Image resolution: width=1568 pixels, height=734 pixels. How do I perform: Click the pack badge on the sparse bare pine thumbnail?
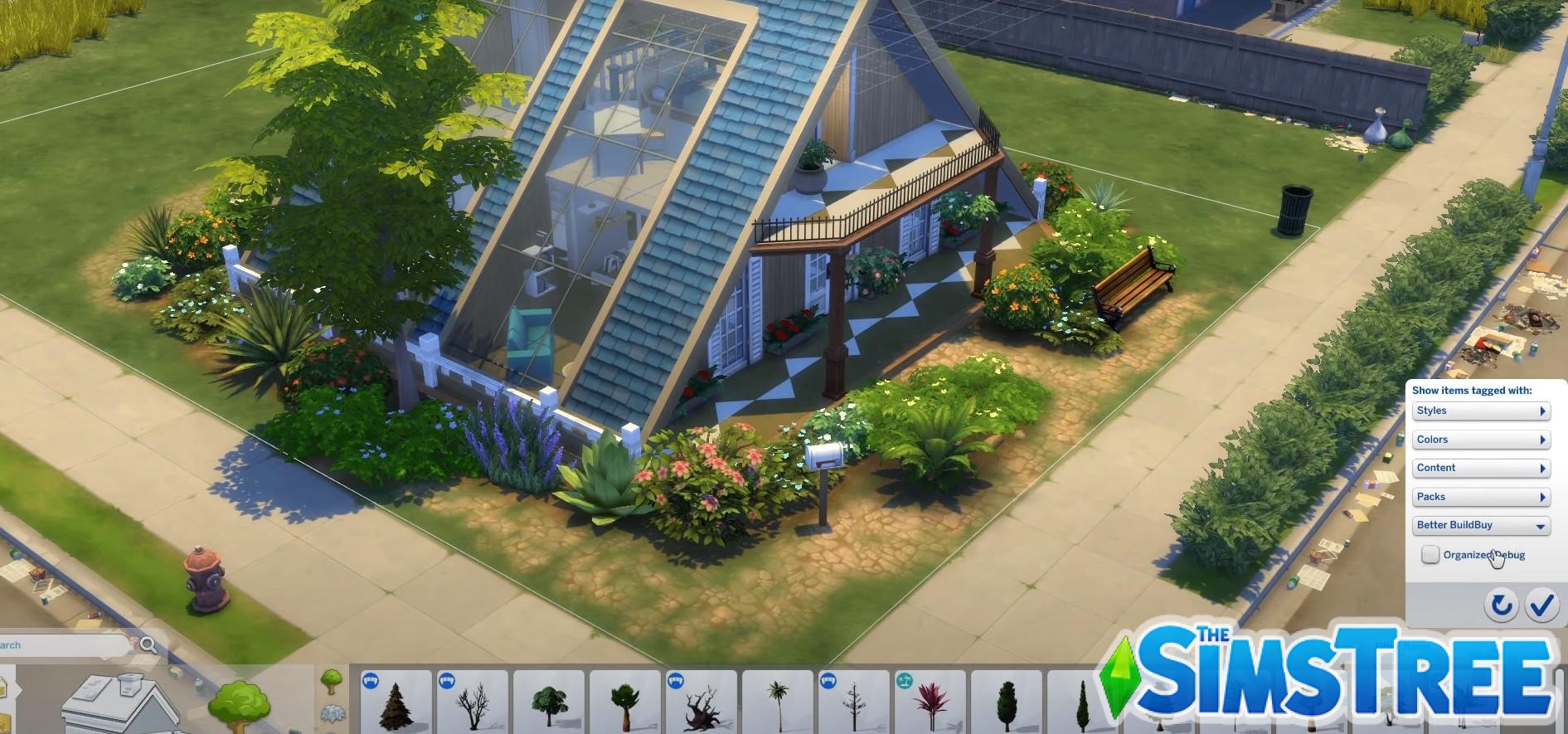click(828, 680)
